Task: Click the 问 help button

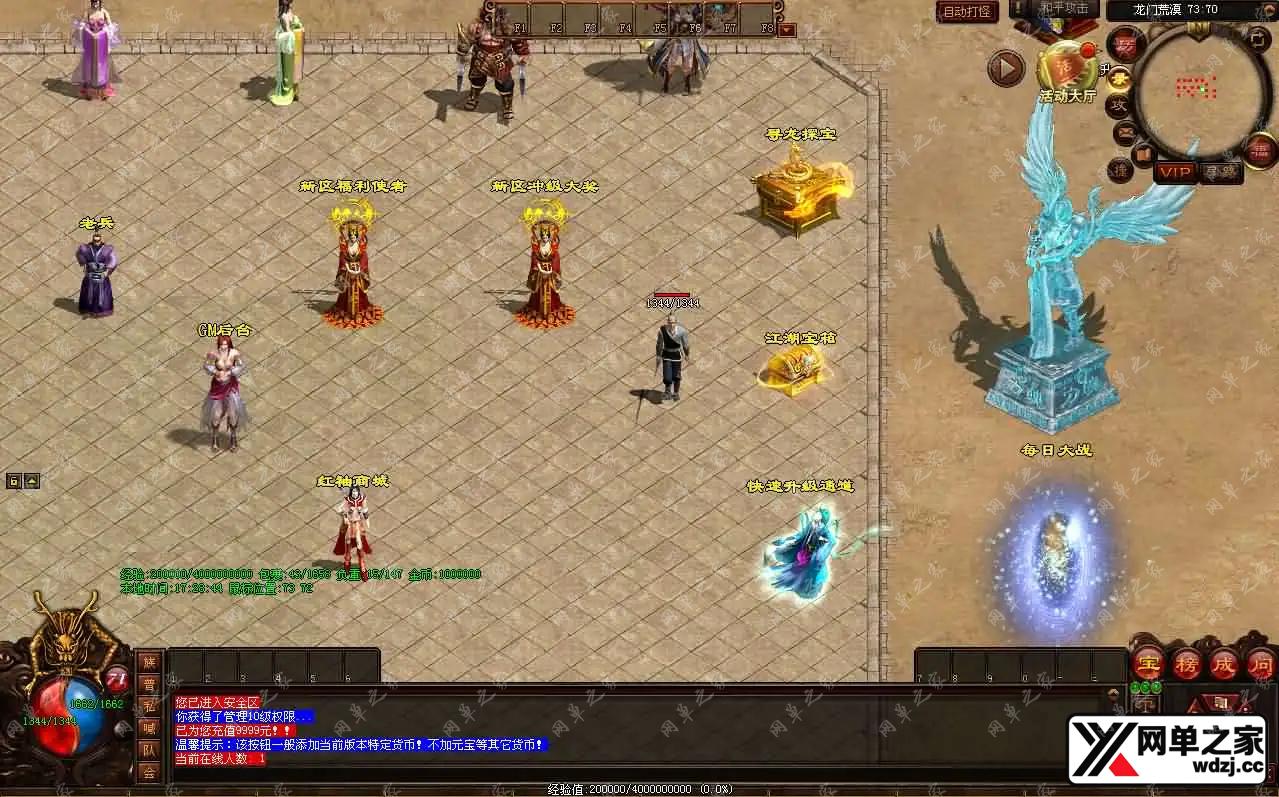Action: (1260, 662)
